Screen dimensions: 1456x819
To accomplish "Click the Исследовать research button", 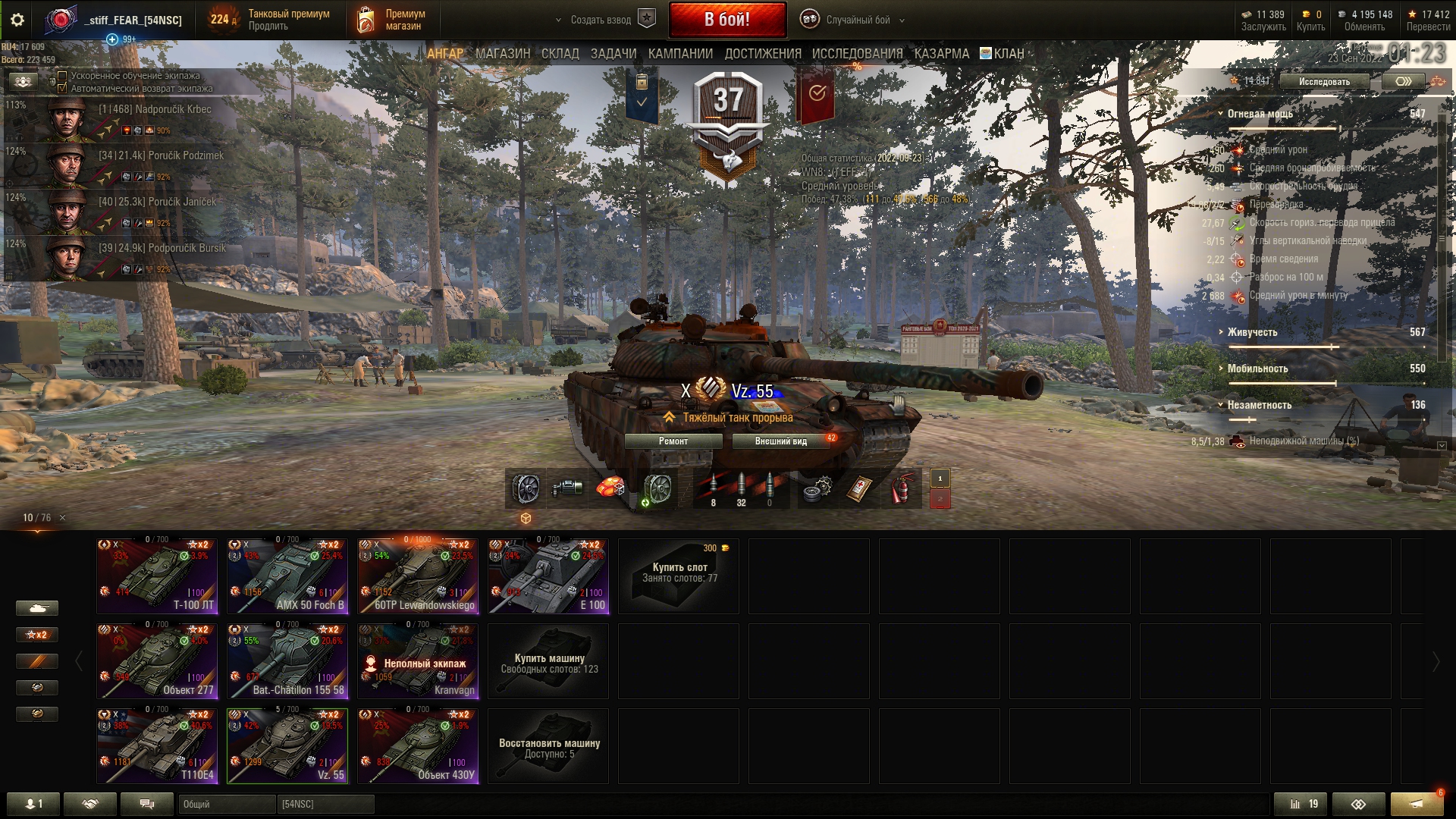I will (1324, 82).
